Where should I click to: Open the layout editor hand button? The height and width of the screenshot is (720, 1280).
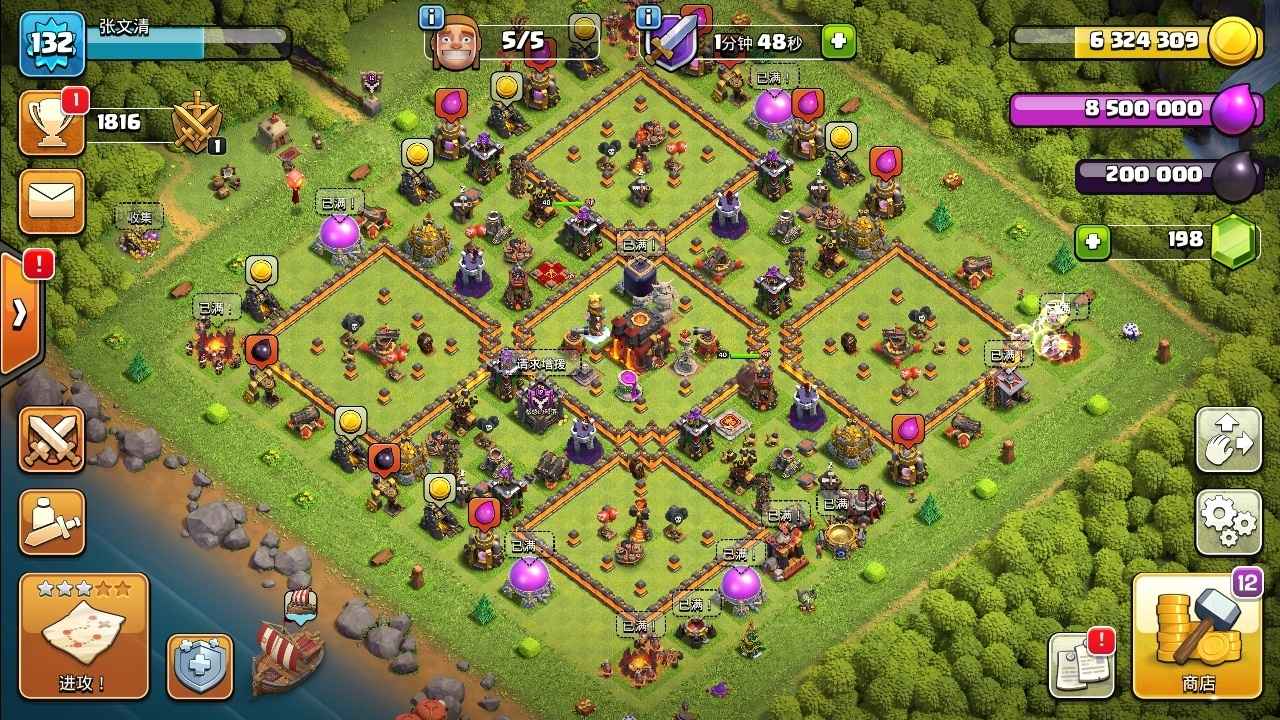tap(1228, 439)
